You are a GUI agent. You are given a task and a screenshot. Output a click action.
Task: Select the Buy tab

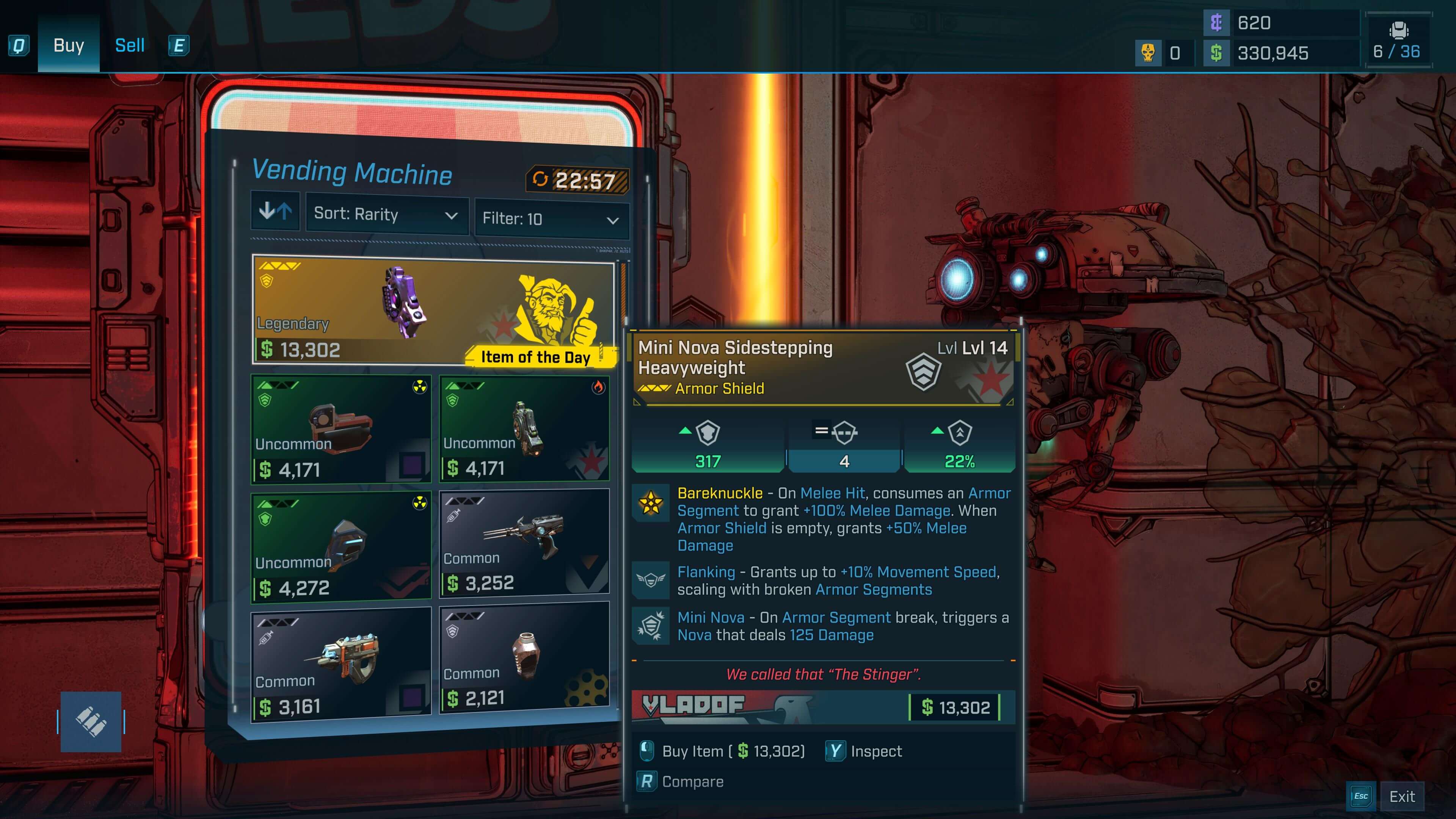[68, 45]
